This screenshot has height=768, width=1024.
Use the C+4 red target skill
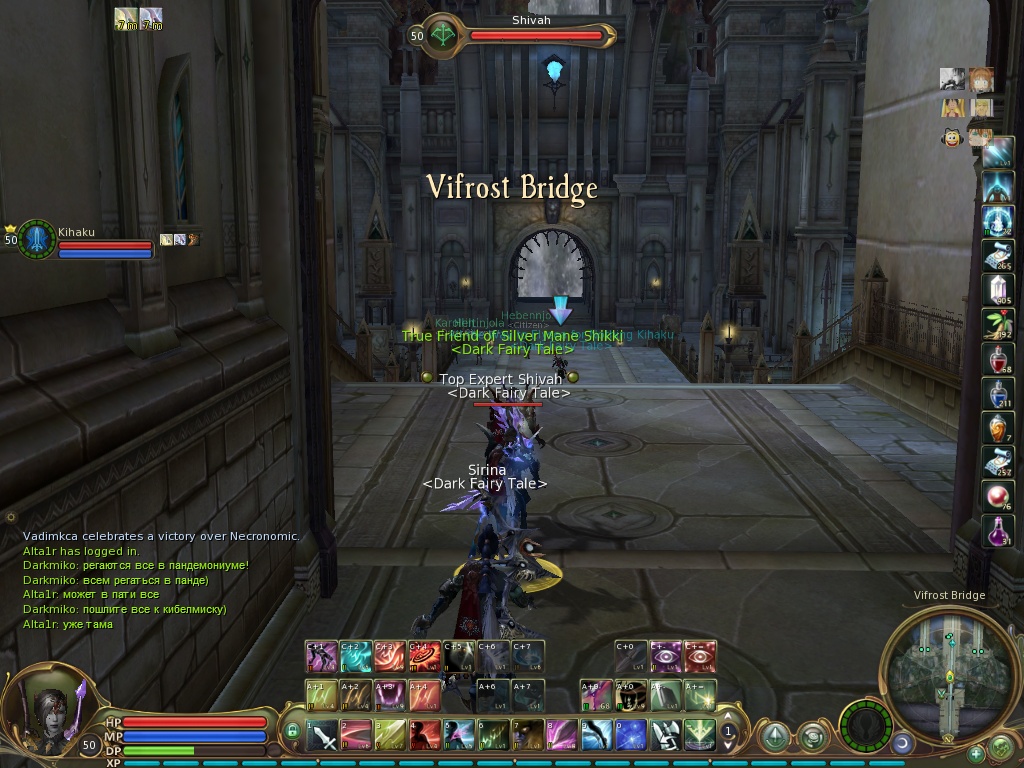click(x=425, y=656)
